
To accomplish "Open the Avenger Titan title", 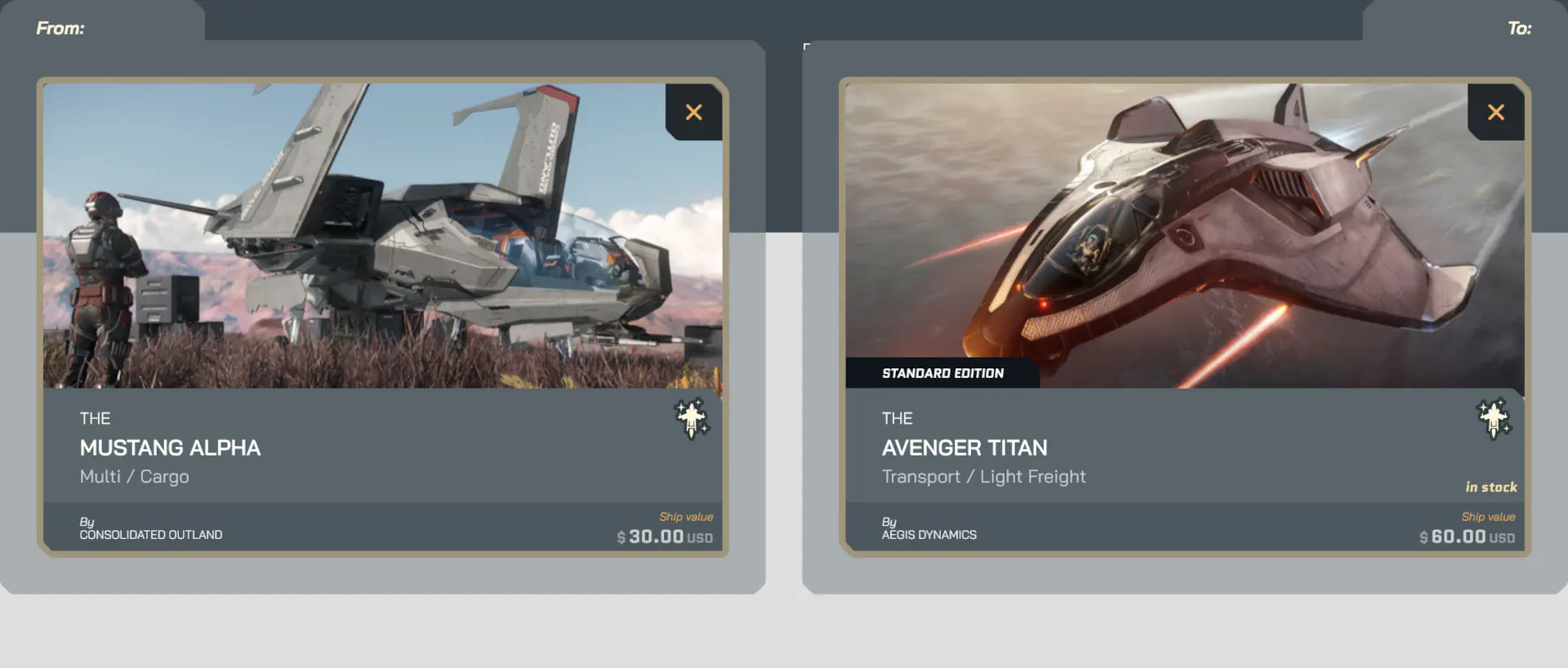I will tap(964, 448).
